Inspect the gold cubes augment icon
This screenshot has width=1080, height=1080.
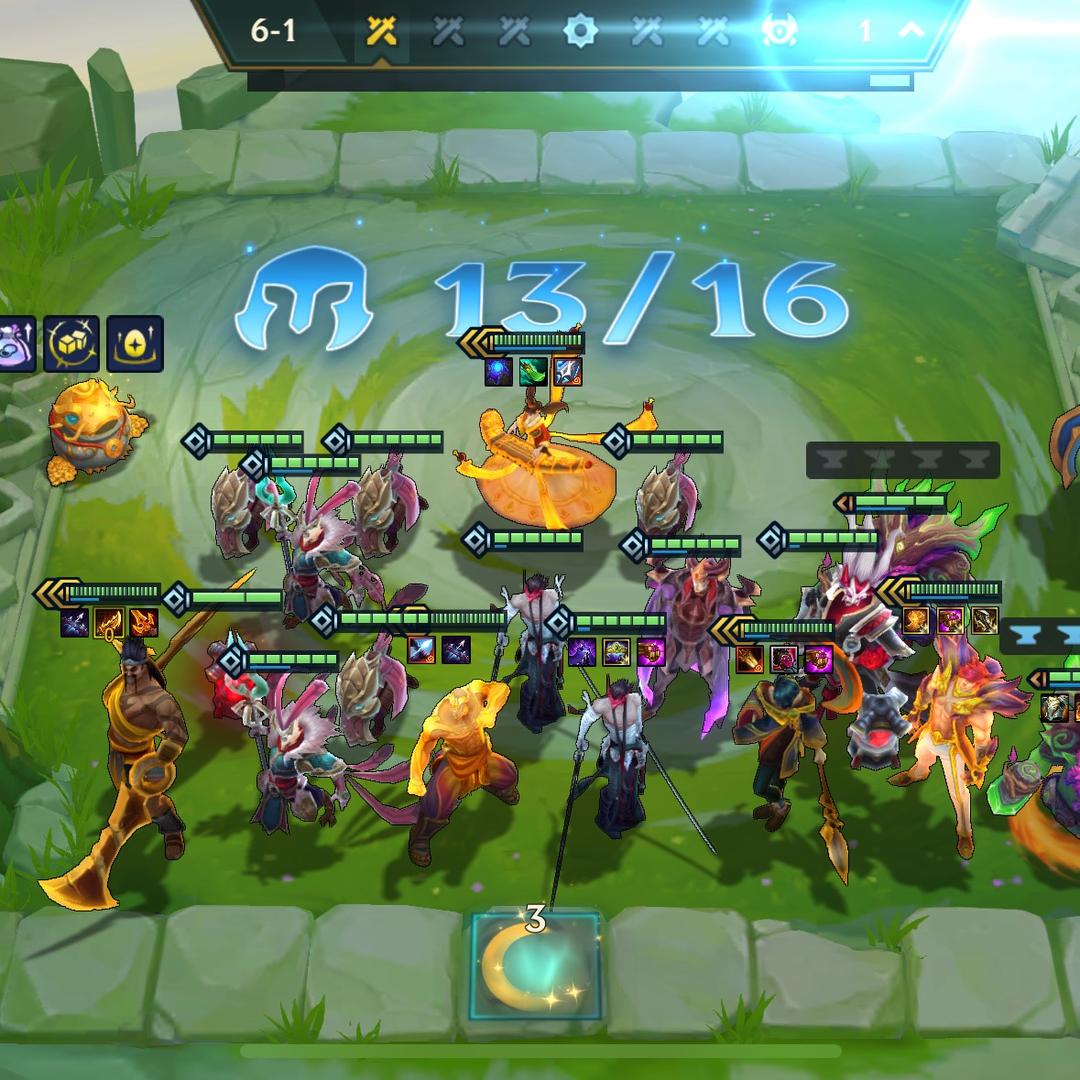coord(72,344)
